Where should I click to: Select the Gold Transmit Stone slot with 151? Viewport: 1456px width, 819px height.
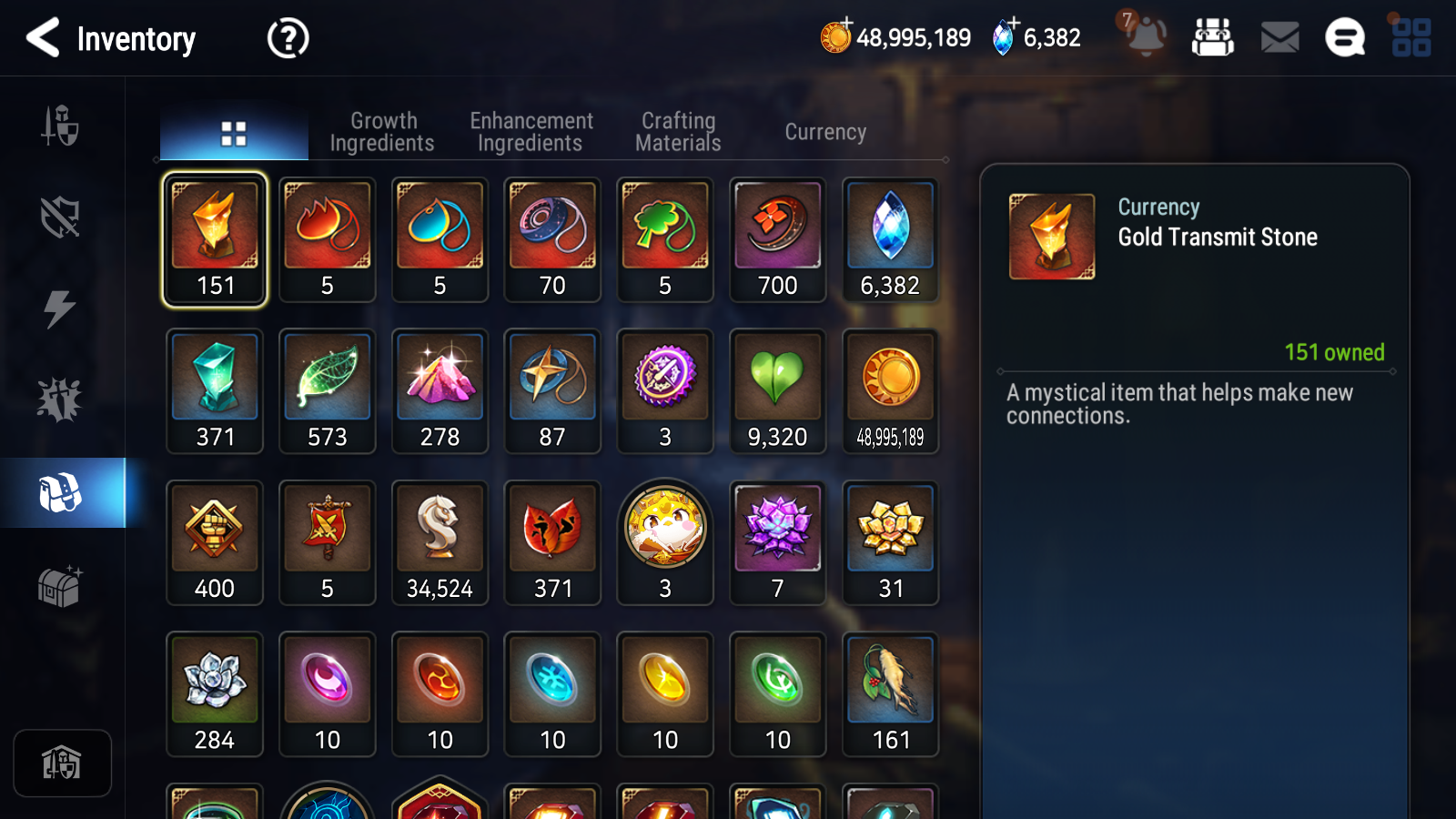pos(215,239)
